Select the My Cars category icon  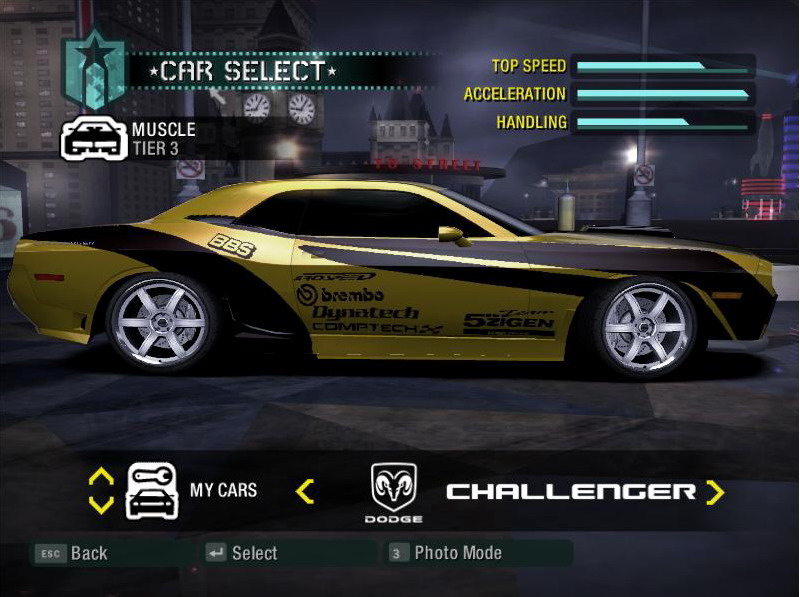coord(152,490)
